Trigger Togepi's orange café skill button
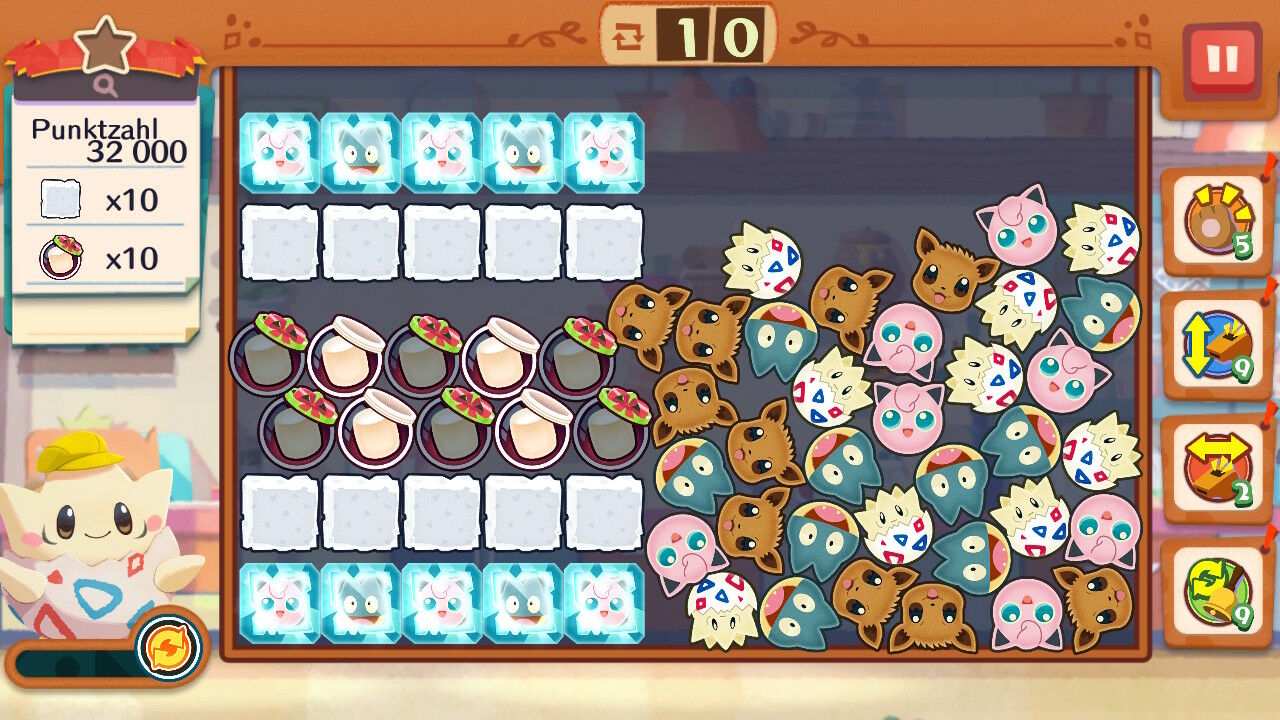This screenshot has height=720, width=1280. coord(168,646)
